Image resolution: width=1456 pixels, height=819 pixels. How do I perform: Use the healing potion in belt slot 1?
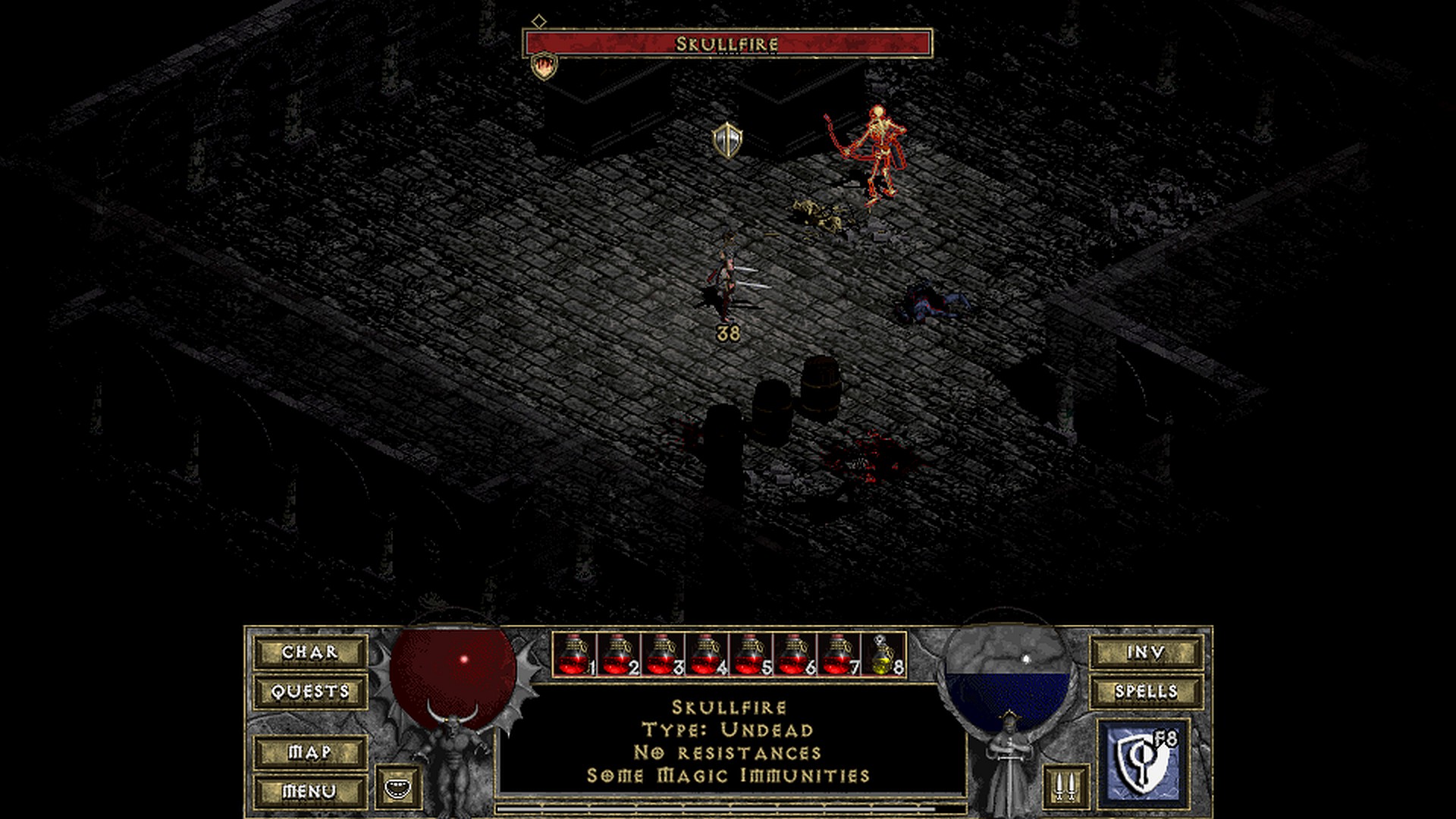pos(574,655)
